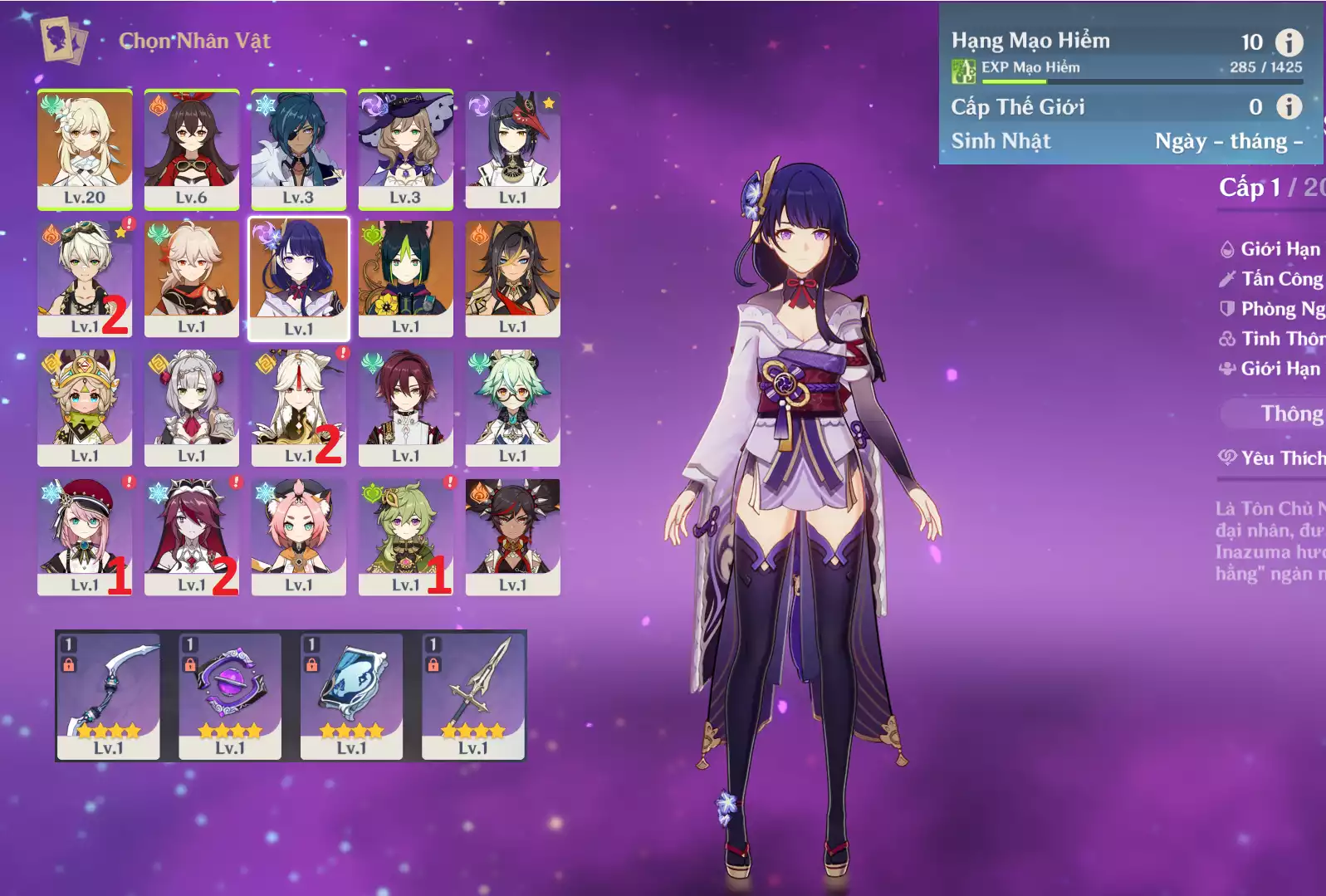1326x896 pixels.
Task: Select Kujou Sara with the red tengu mask
Action: coord(513,148)
